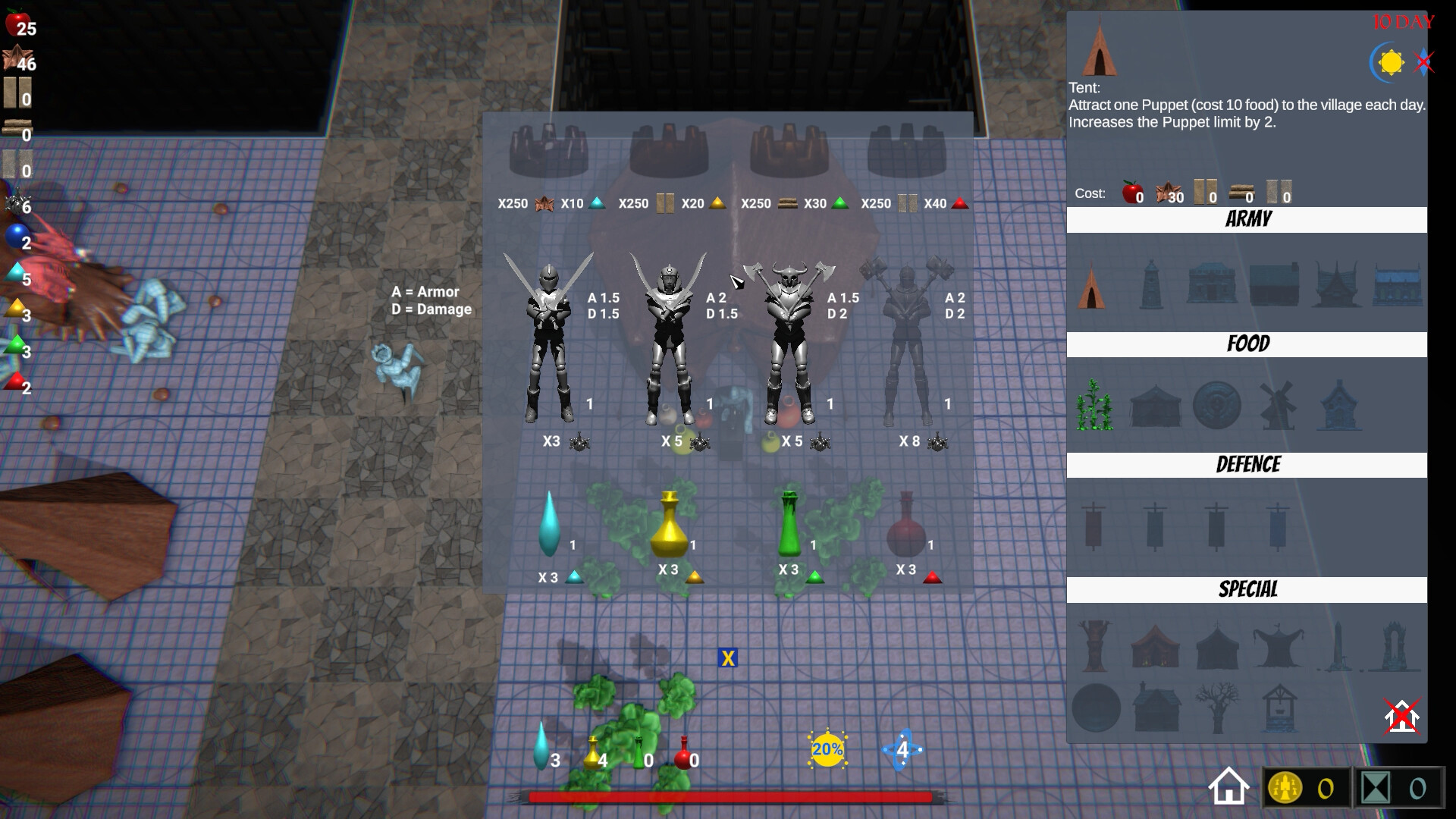Screen dimensions: 1456x819
Task: Disable building placement via crossed-out house icon
Action: 1401,714
